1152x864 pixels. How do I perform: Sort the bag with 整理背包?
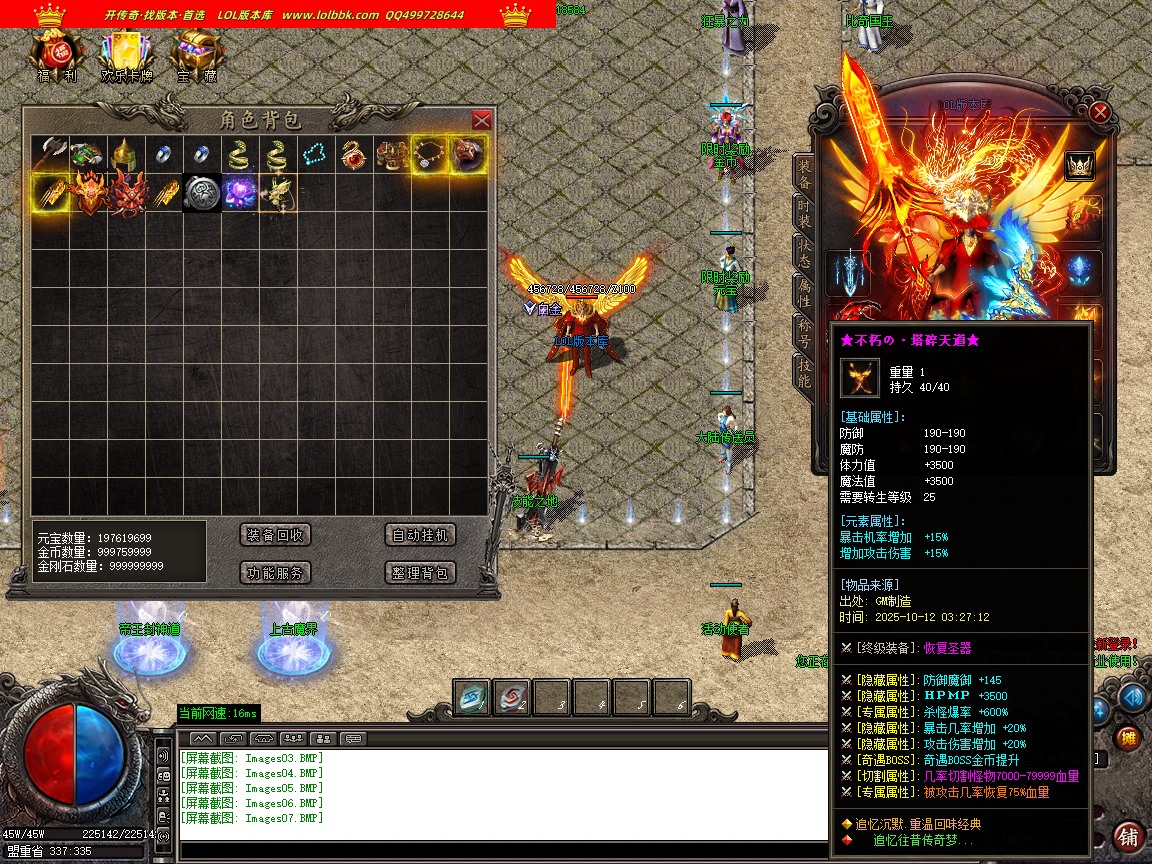[x=420, y=573]
